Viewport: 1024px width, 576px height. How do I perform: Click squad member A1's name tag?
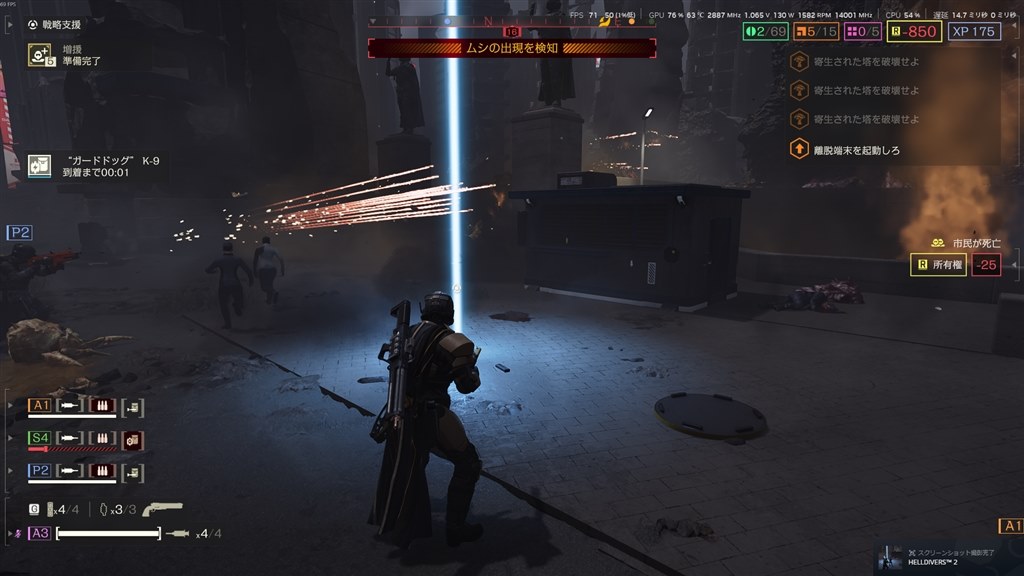point(40,405)
